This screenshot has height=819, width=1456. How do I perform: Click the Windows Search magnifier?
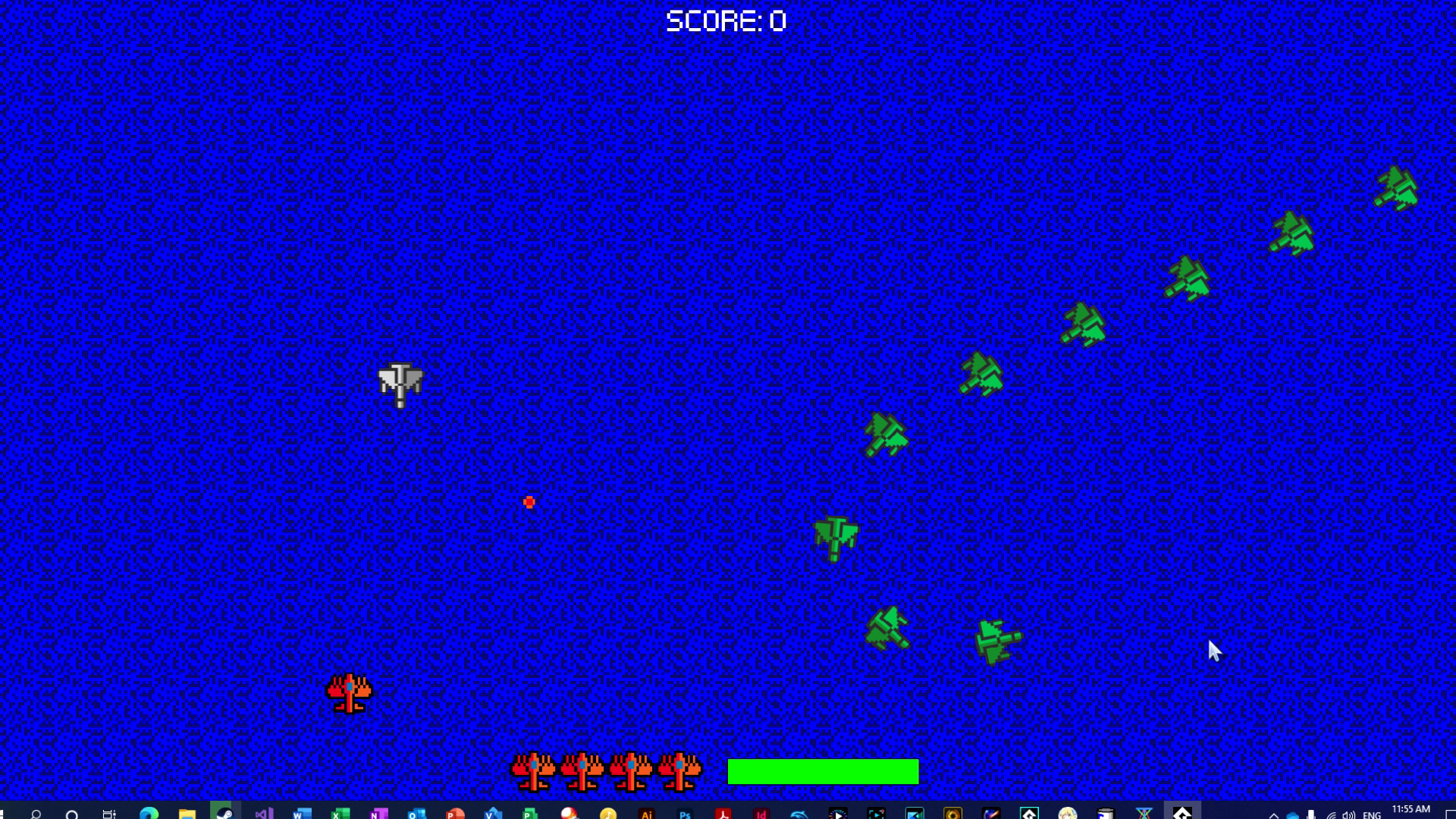36,811
